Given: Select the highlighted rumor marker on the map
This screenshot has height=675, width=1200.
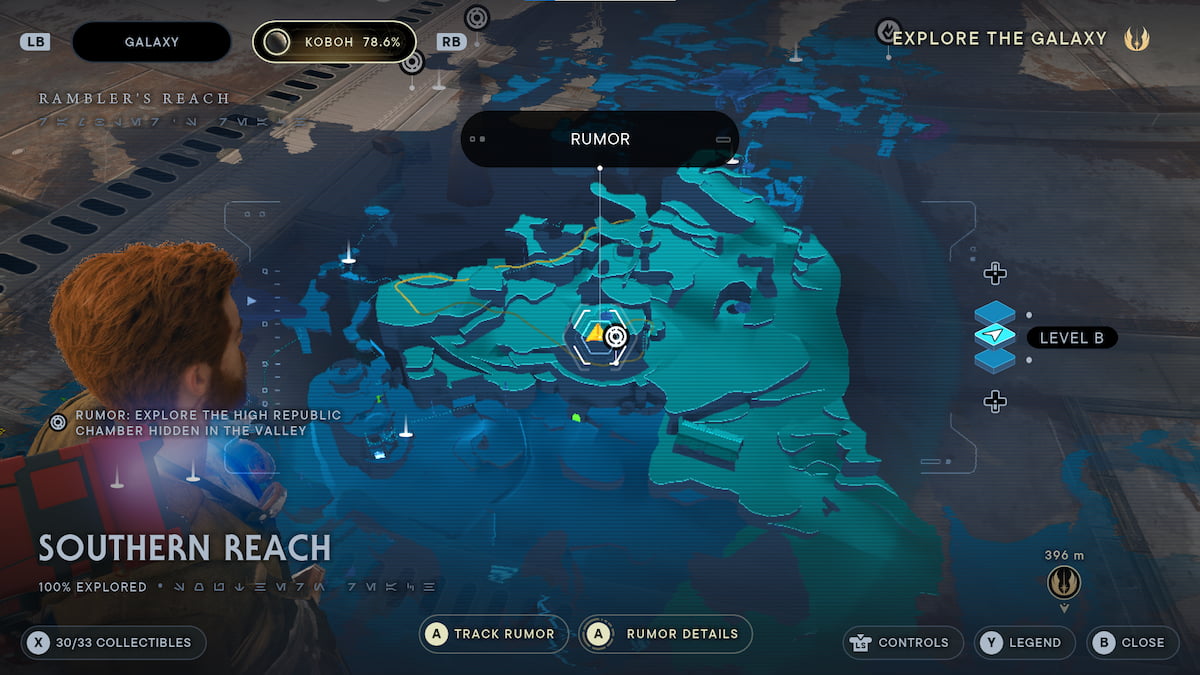Looking at the screenshot, I should 601,336.
